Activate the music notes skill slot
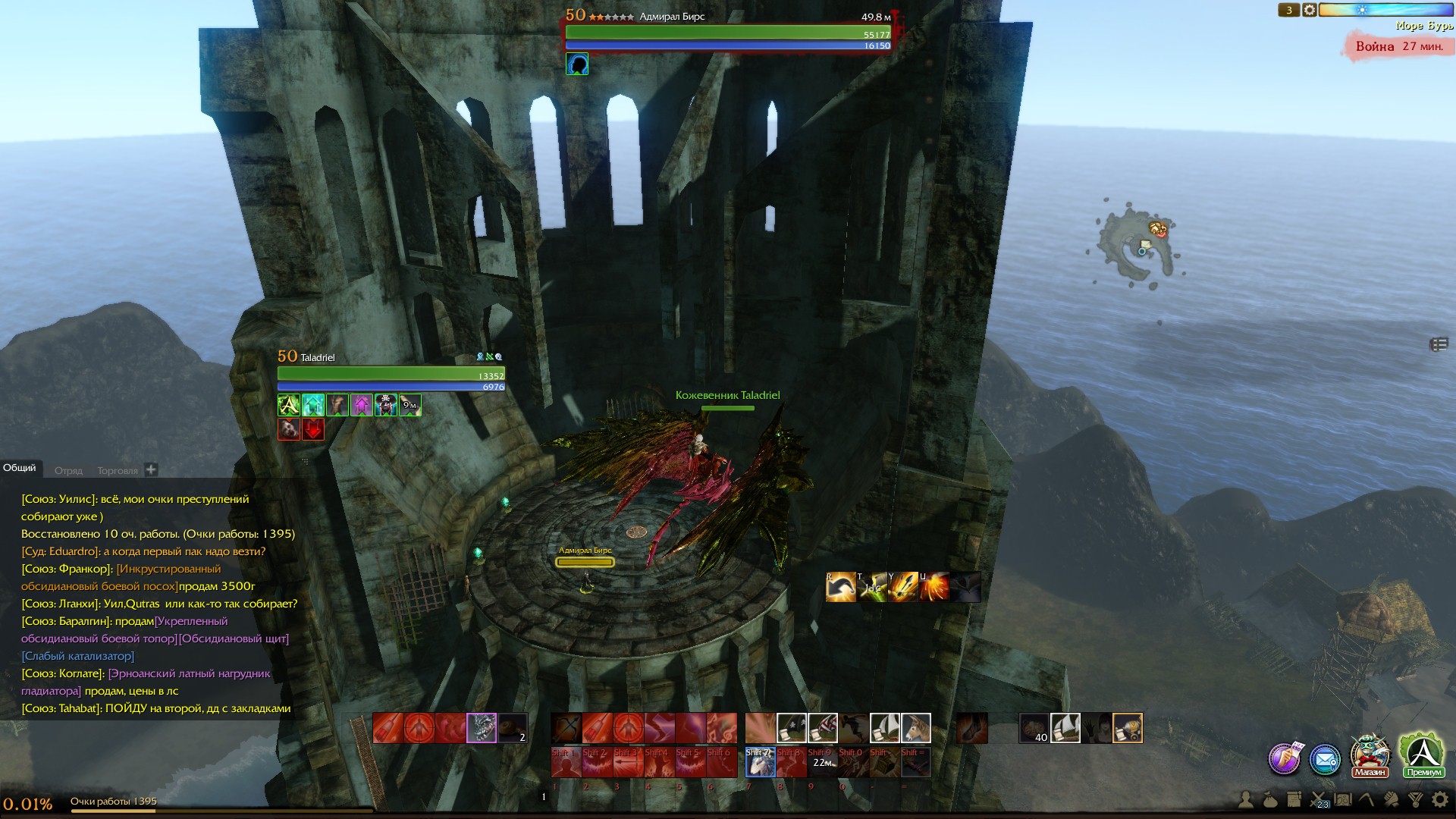1456x819 pixels. point(722,728)
